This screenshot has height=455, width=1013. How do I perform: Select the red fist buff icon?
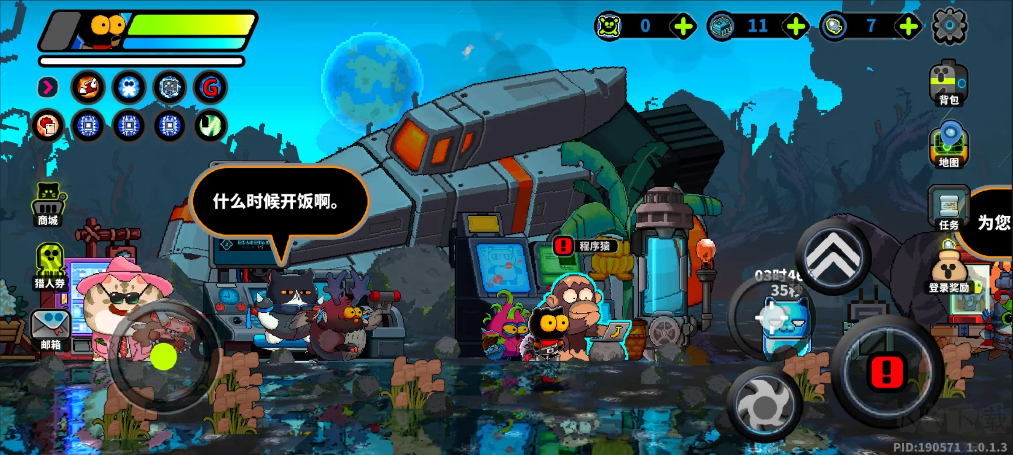47,126
